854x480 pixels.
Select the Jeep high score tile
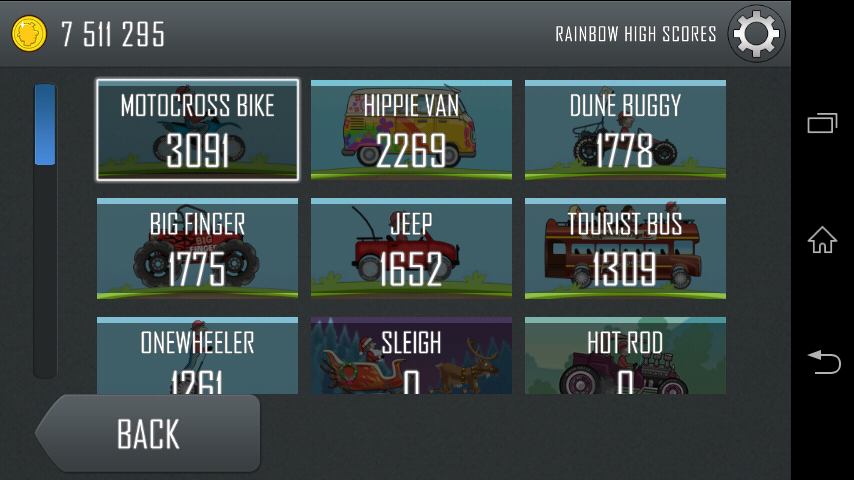[x=411, y=249]
